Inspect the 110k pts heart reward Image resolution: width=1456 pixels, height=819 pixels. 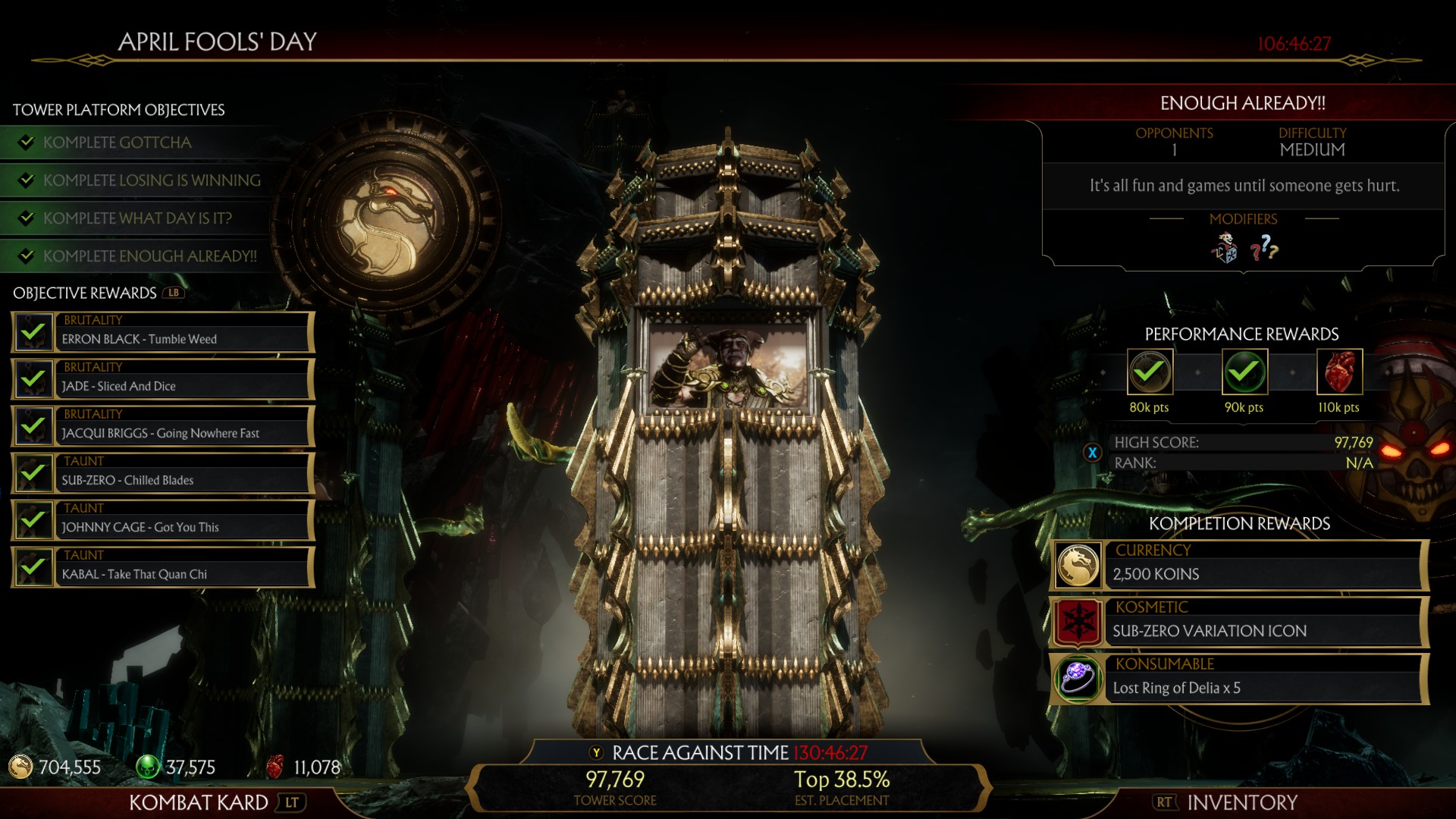[1339, 372]
